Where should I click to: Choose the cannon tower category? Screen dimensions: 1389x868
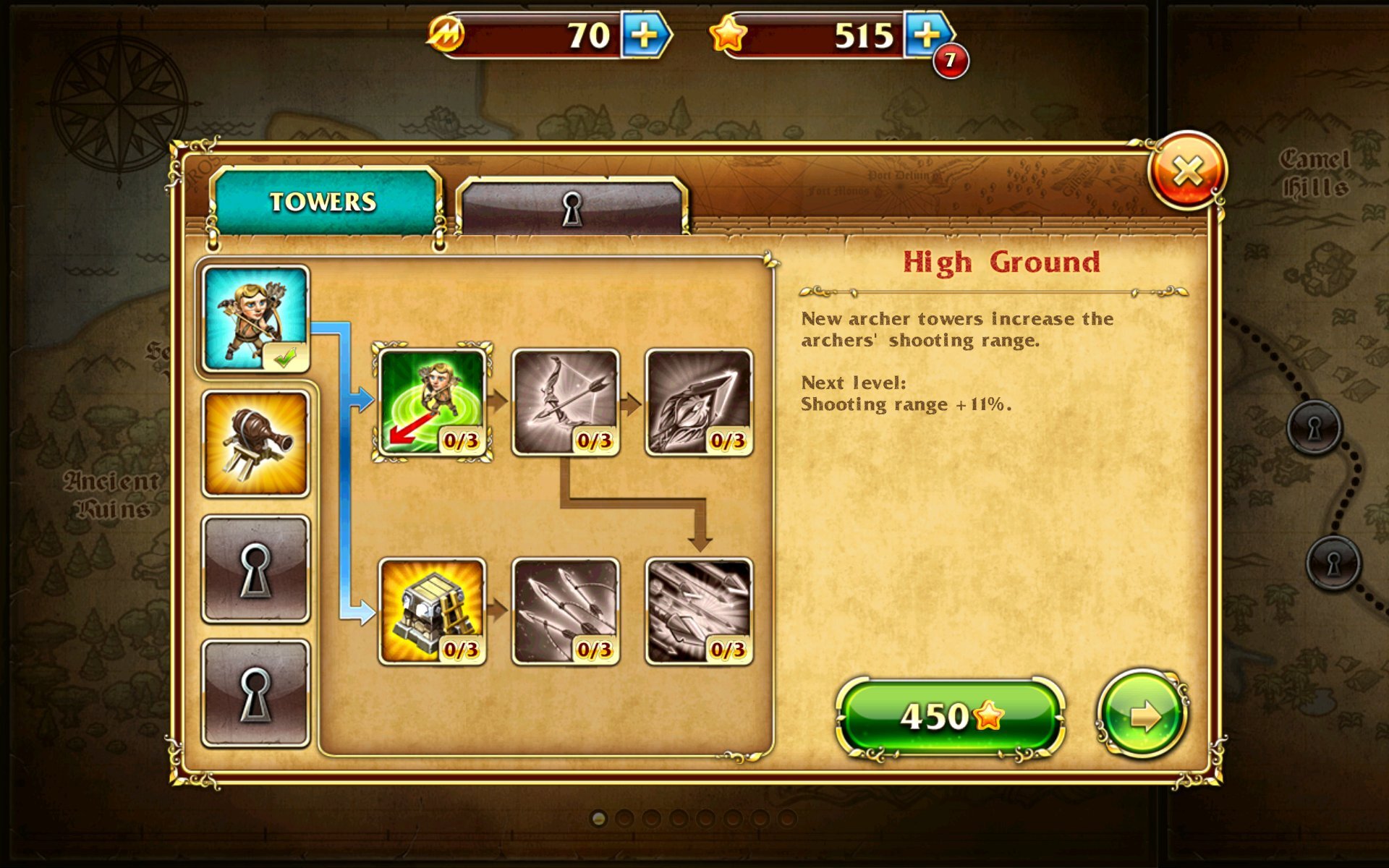[255, 443]
